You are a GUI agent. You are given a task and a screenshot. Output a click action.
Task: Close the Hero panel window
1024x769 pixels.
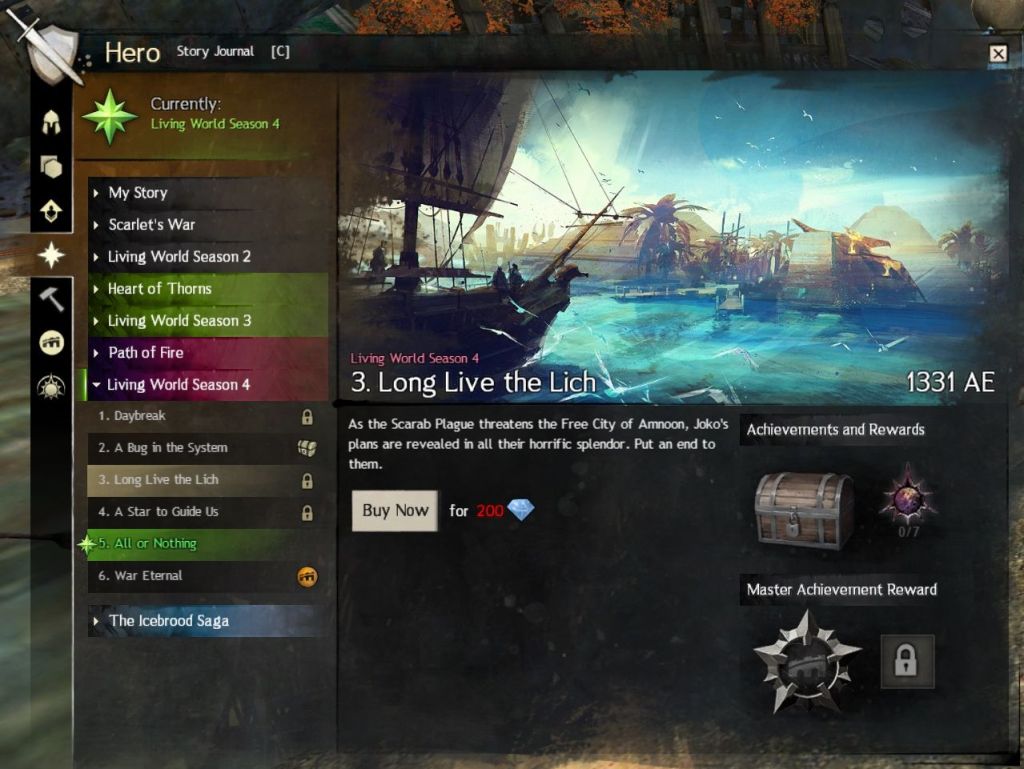point(997,54)
